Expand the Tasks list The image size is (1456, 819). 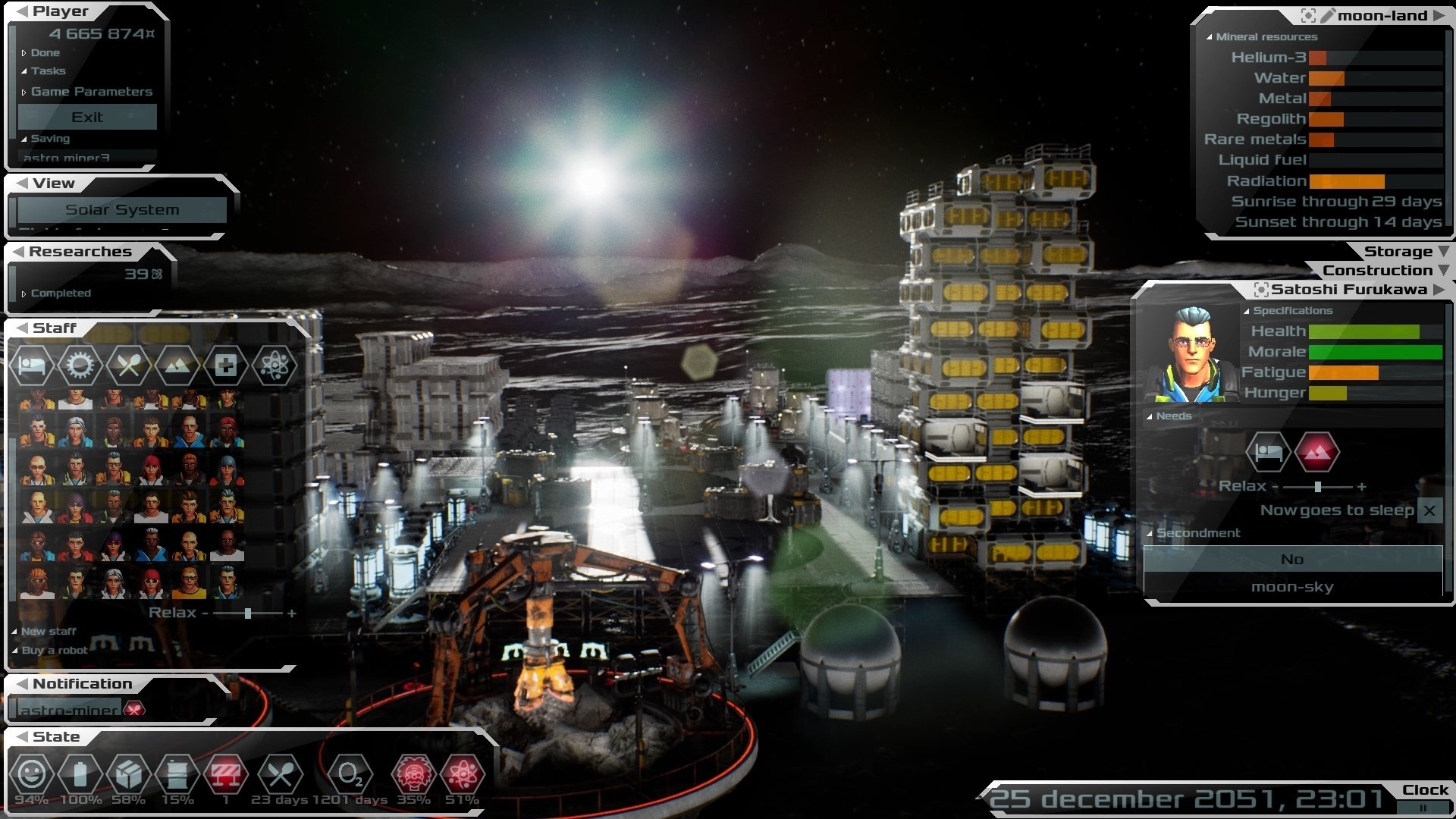[48, 71]
